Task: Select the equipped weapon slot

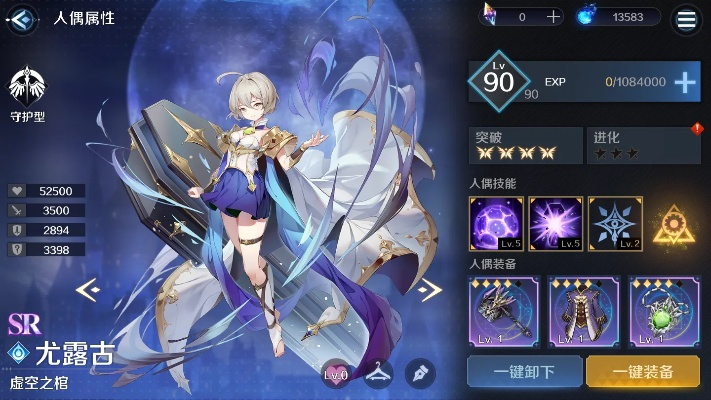Action: click(503, 311)
